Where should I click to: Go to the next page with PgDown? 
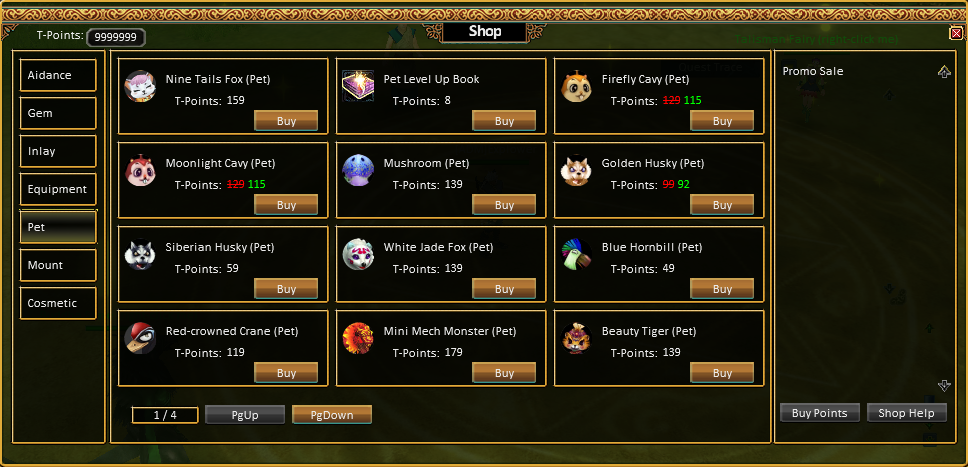(332, 415)
